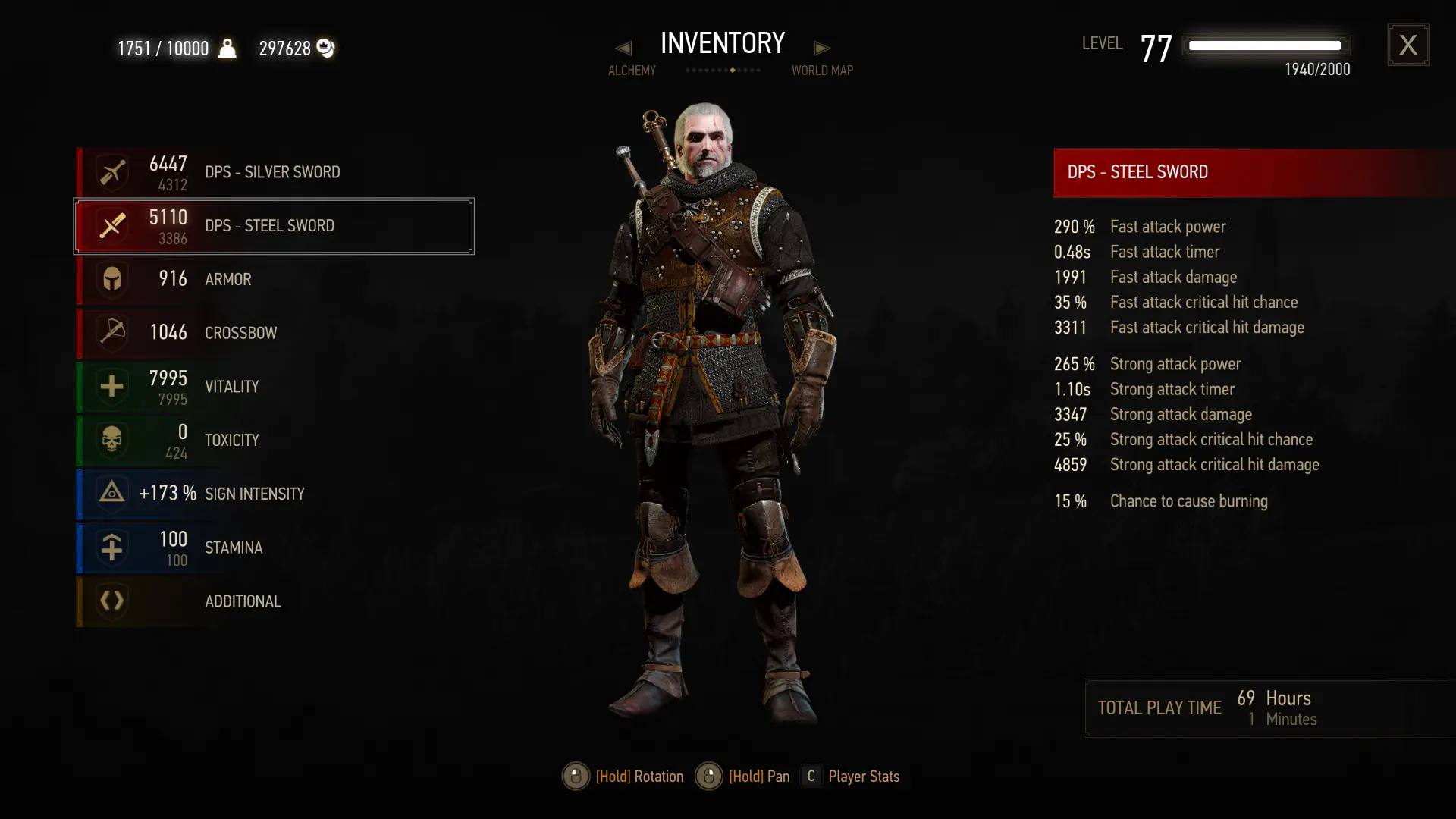This screenshot has height=819, width=1456.
Task: Click the right arrow beside Inventory
Action: 822,49
